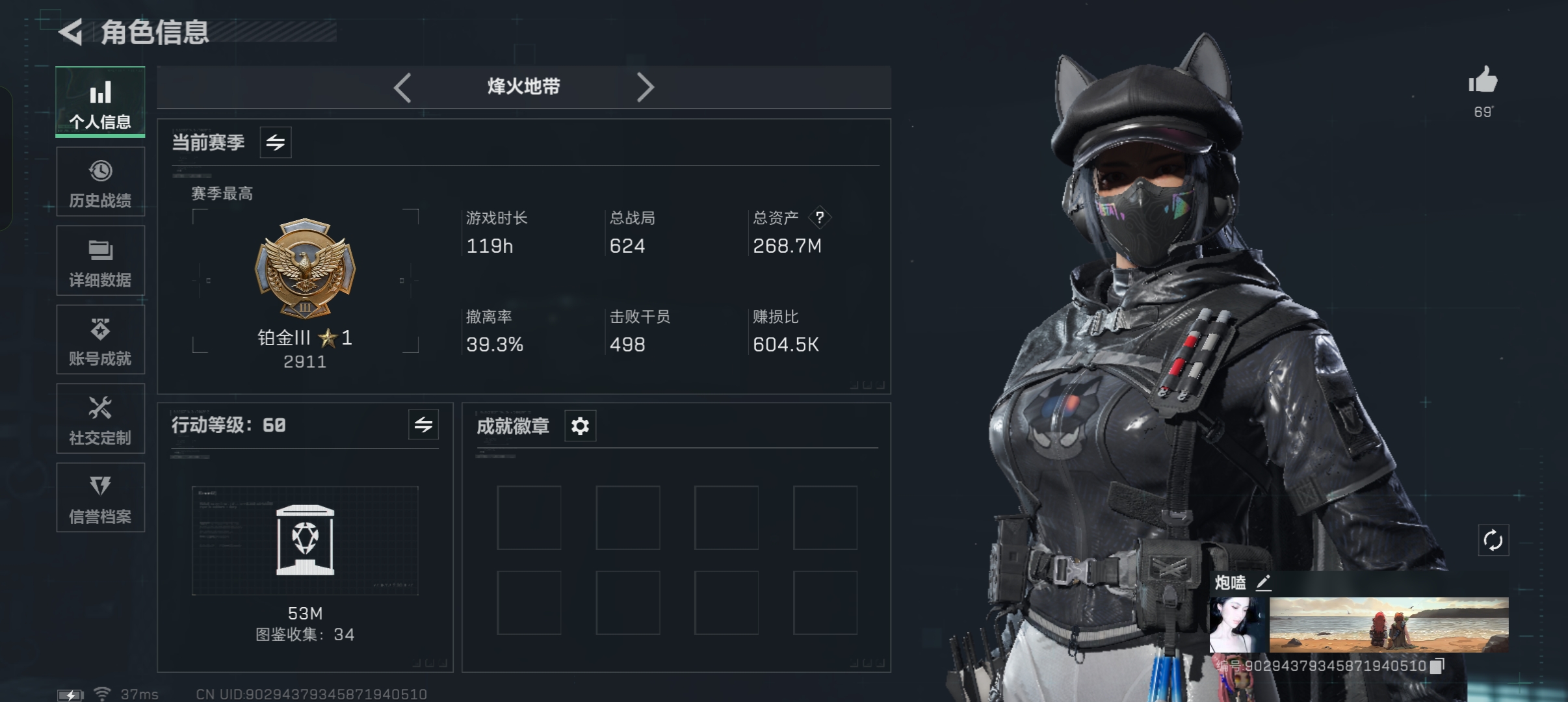Screen dimensions: 1568x702
Task: Click the player avatar portrait
Action: click(1238, 625)
